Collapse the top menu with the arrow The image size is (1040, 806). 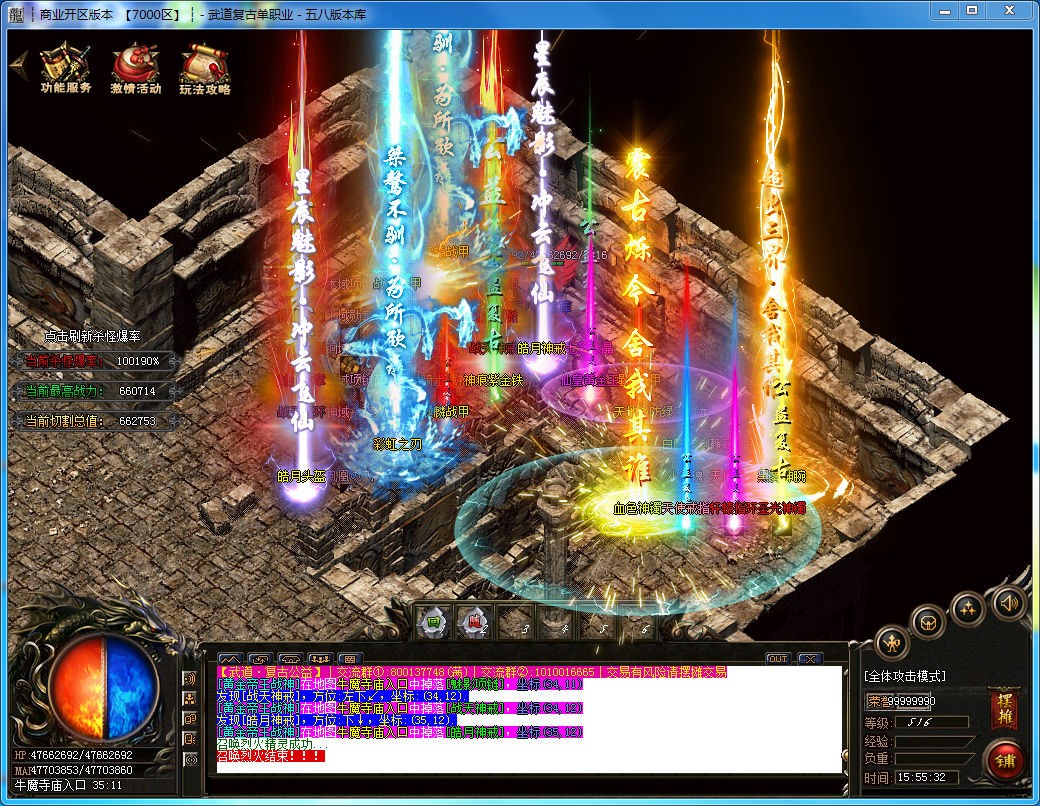coord(17,61)
